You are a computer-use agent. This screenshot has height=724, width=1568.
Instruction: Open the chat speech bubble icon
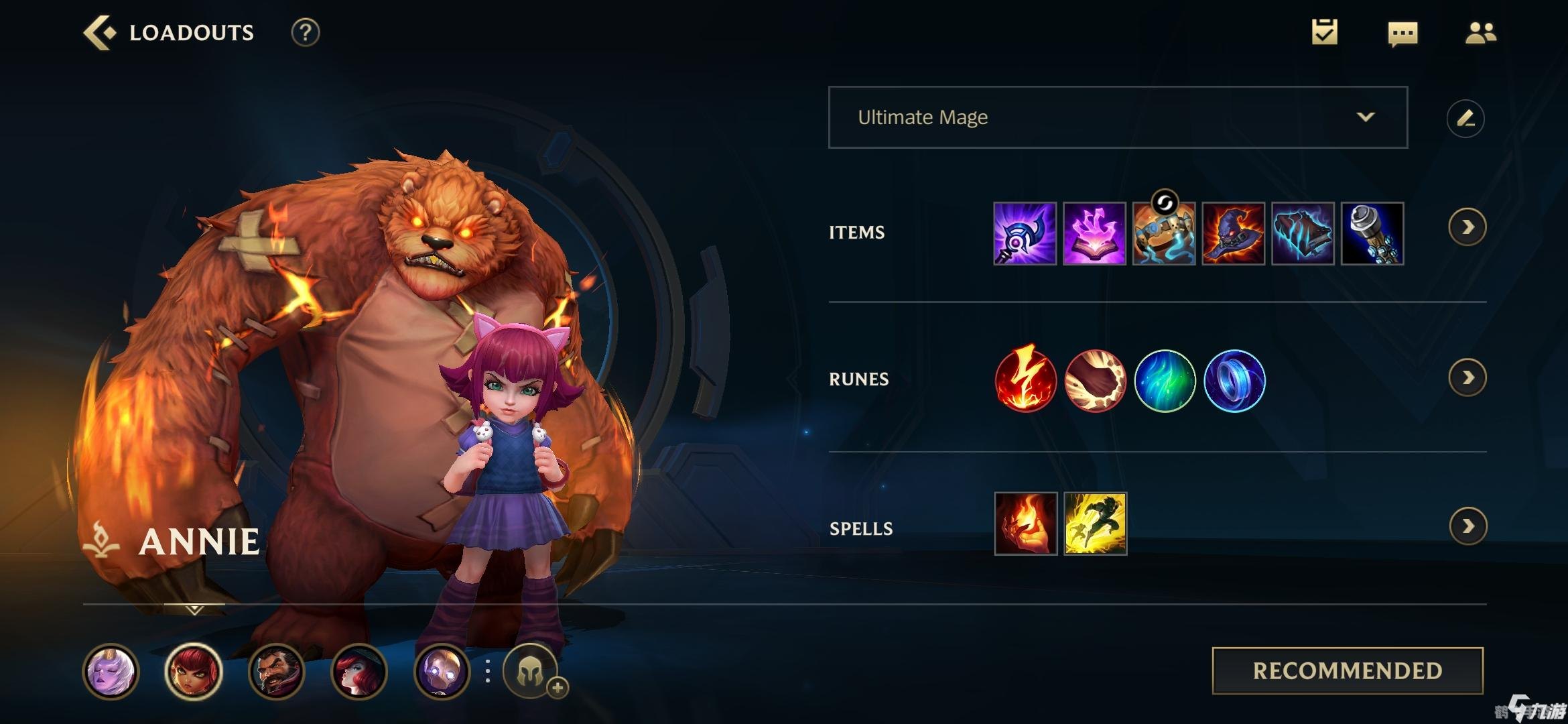(1402, 34)
